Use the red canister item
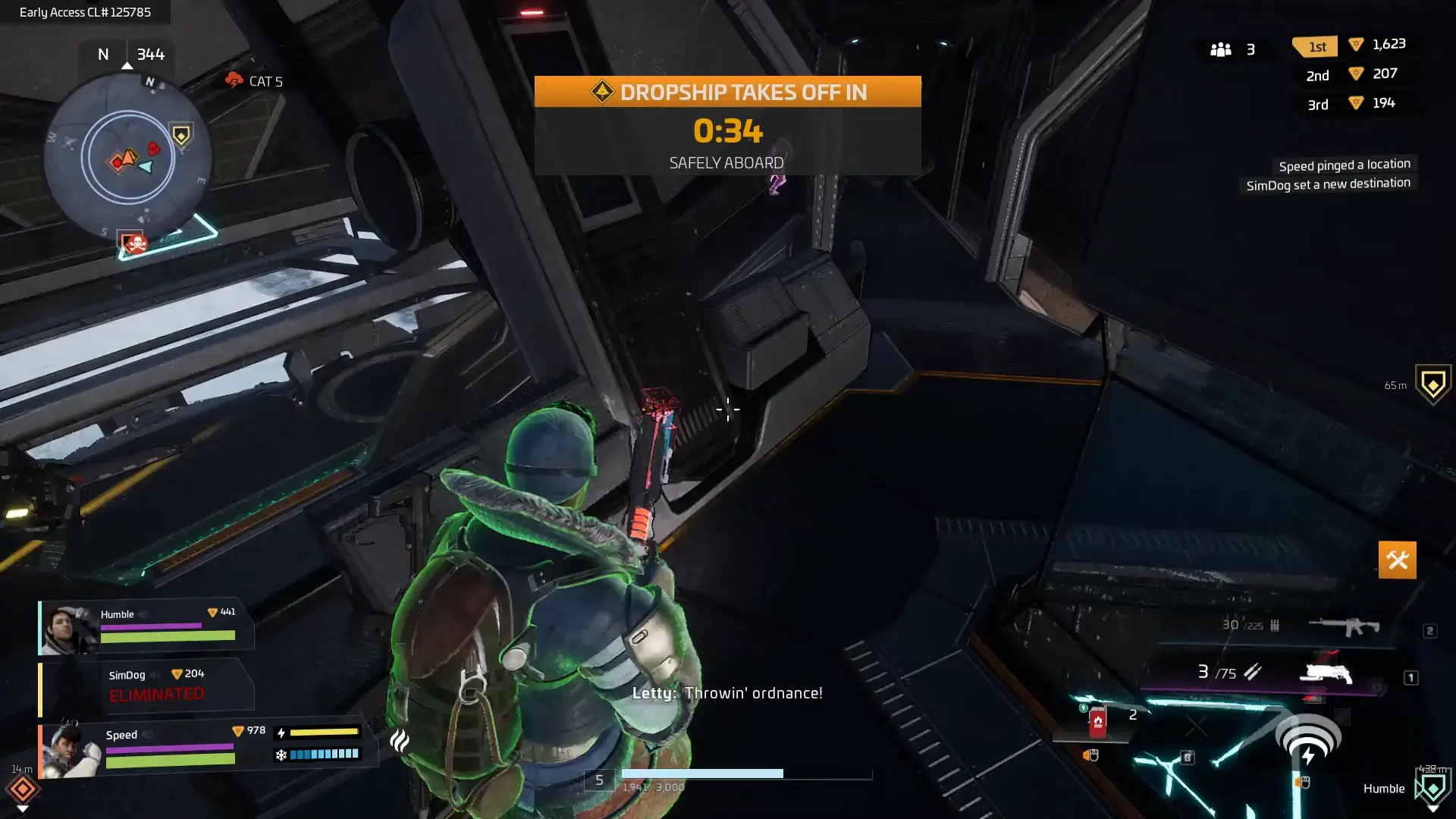The width and height of the screenshot is (1456, 819). pyautogui.click(x=1097, y=721)
